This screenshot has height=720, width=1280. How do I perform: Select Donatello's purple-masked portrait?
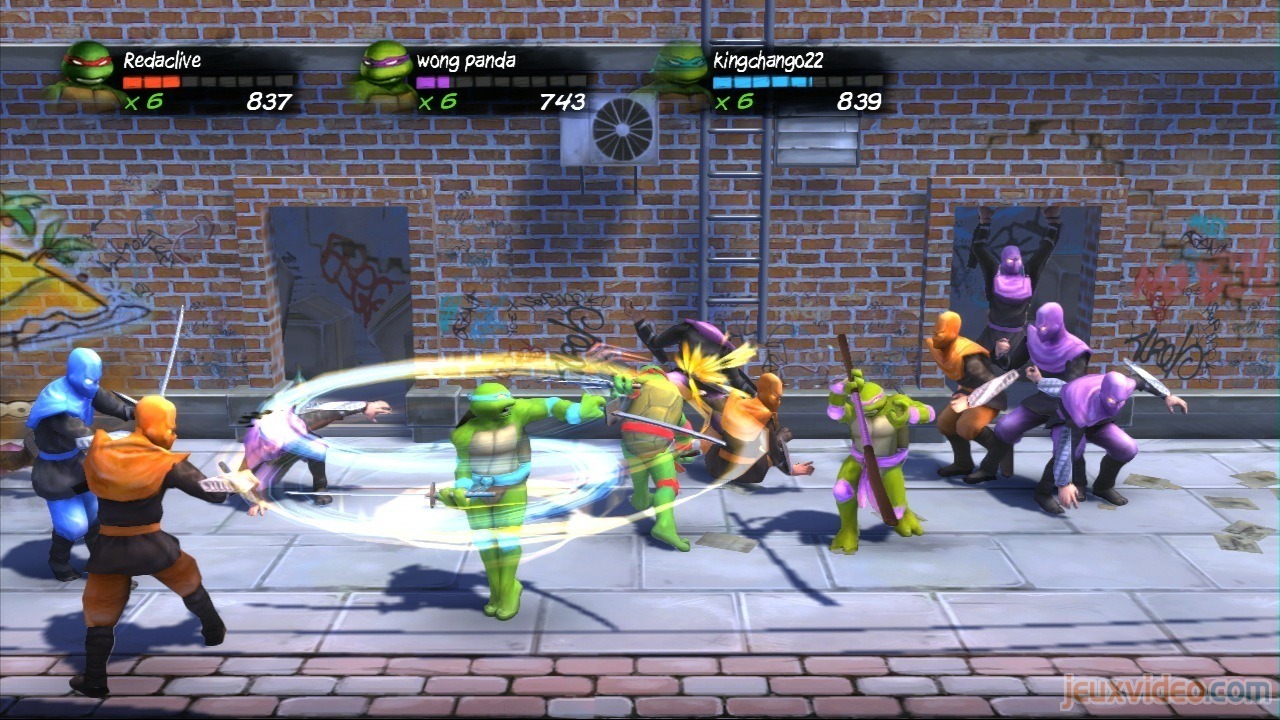(383, 72)
